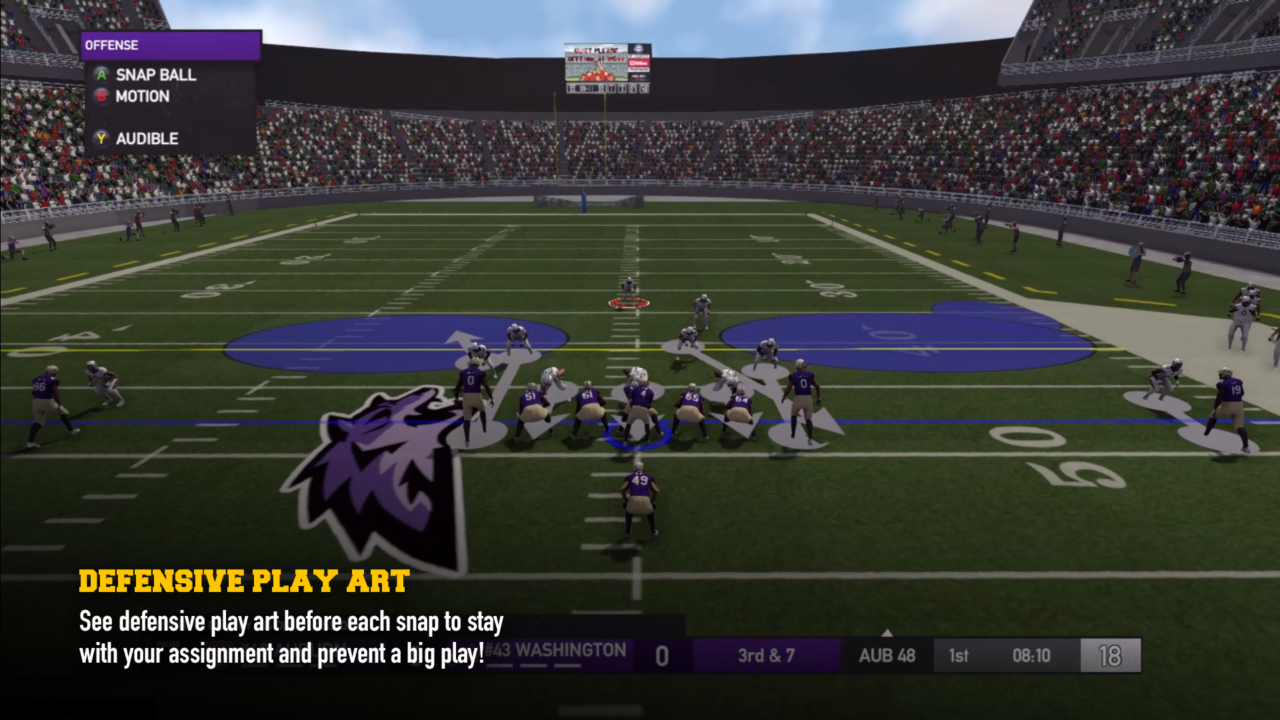Click the possession triangle above AUB 48
This screenshot has height=720, width=1280.
[x=885, y=632]
